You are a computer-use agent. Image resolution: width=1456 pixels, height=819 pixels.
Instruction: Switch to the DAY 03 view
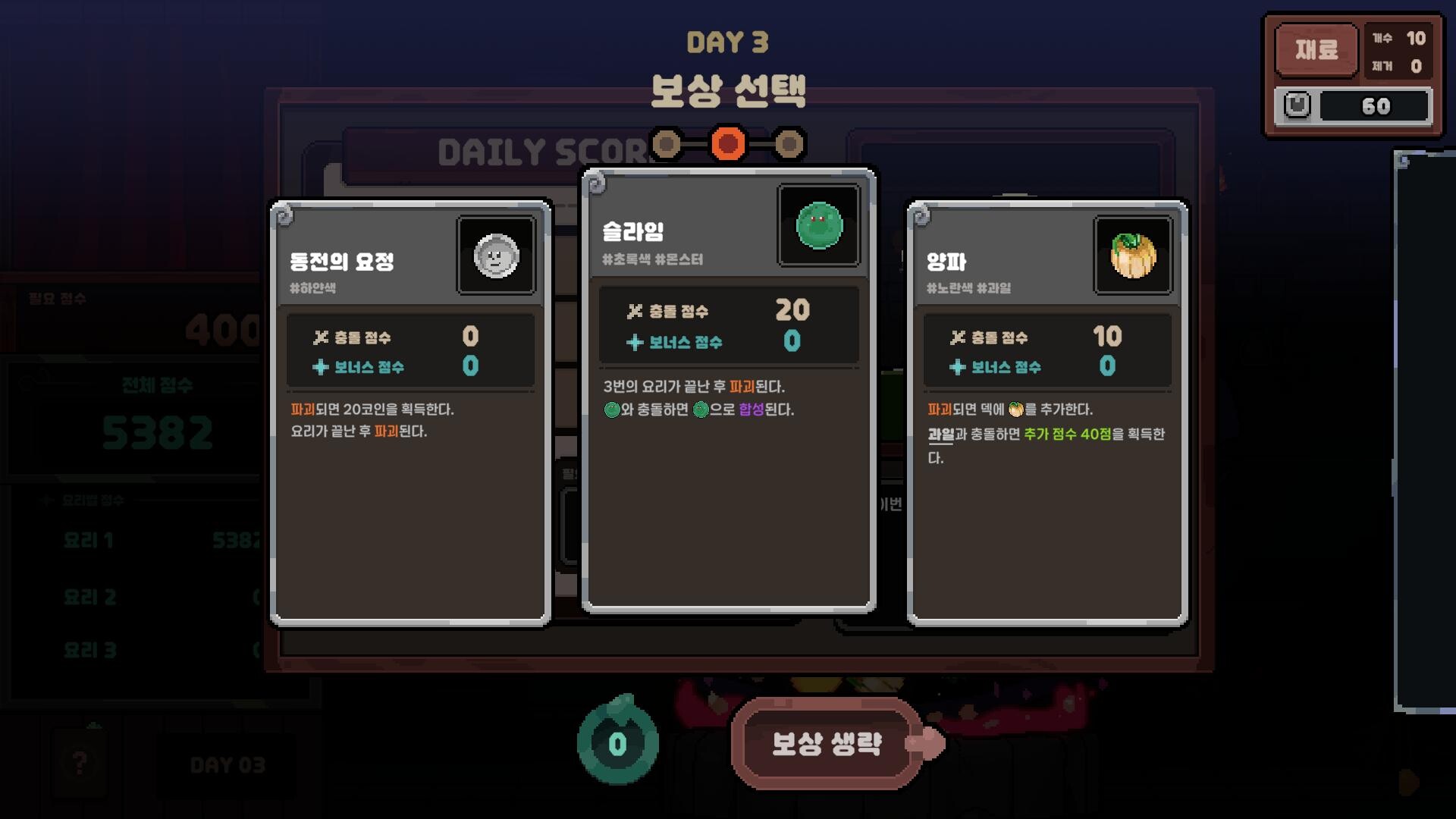click(x=230, y=764)
